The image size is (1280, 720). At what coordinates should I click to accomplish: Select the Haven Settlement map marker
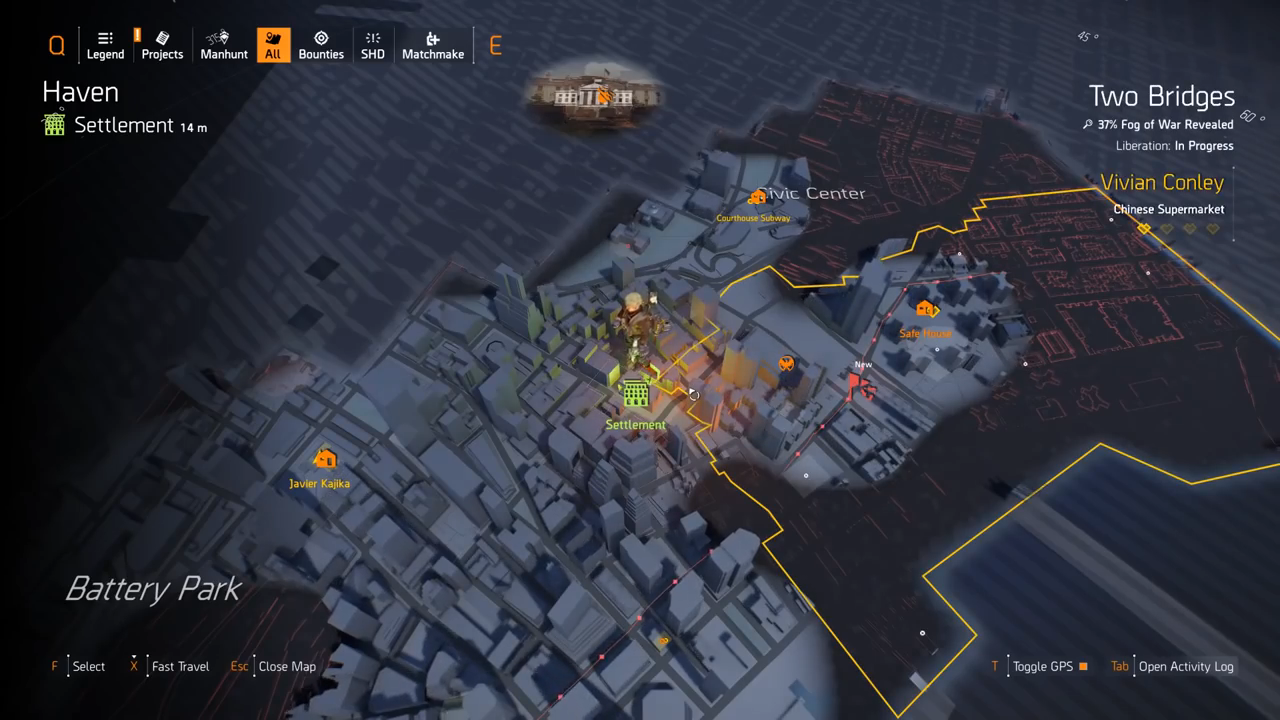click(x=635, y=394)
